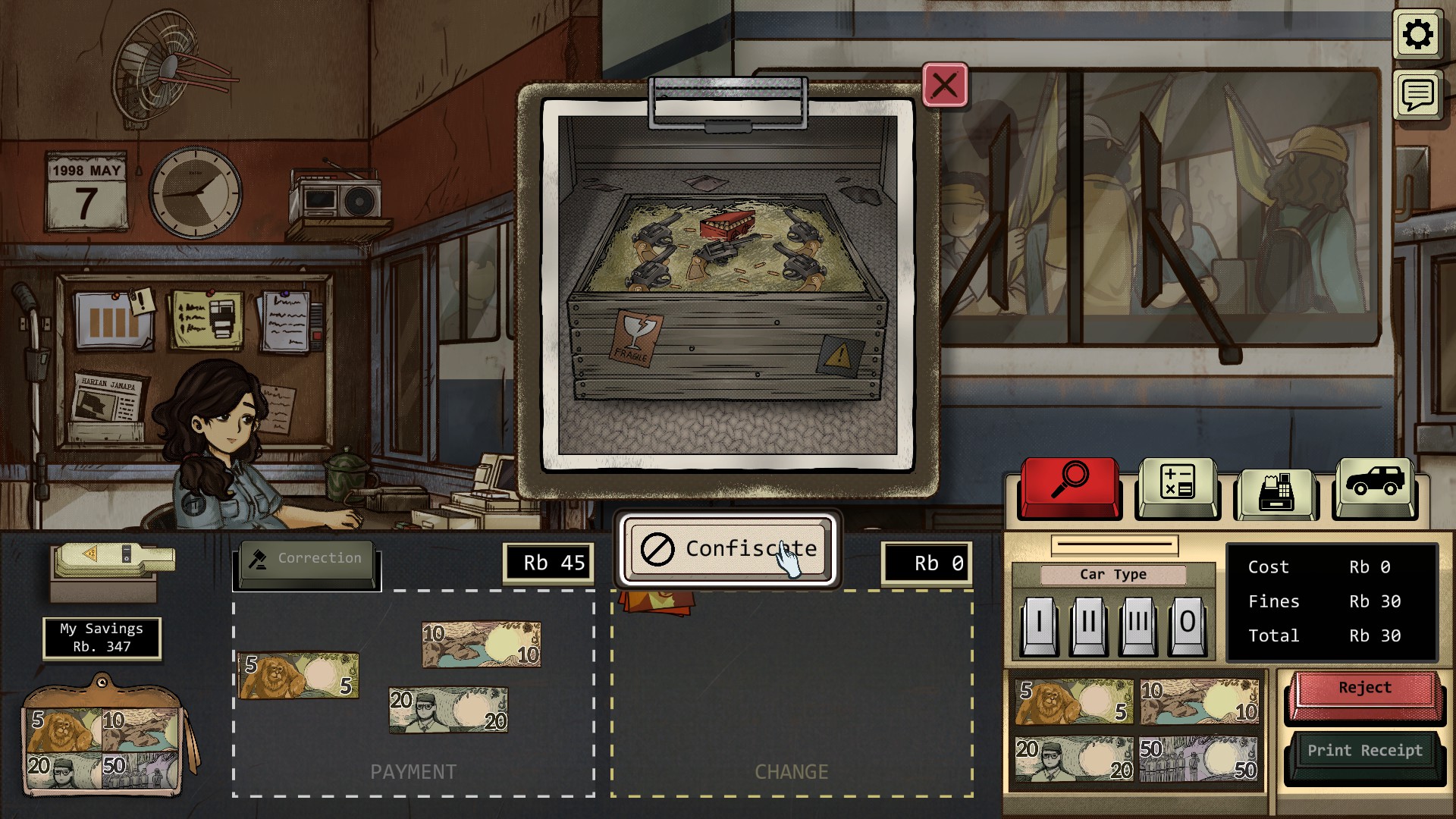Open the settings gear menu

point(1417,35)
